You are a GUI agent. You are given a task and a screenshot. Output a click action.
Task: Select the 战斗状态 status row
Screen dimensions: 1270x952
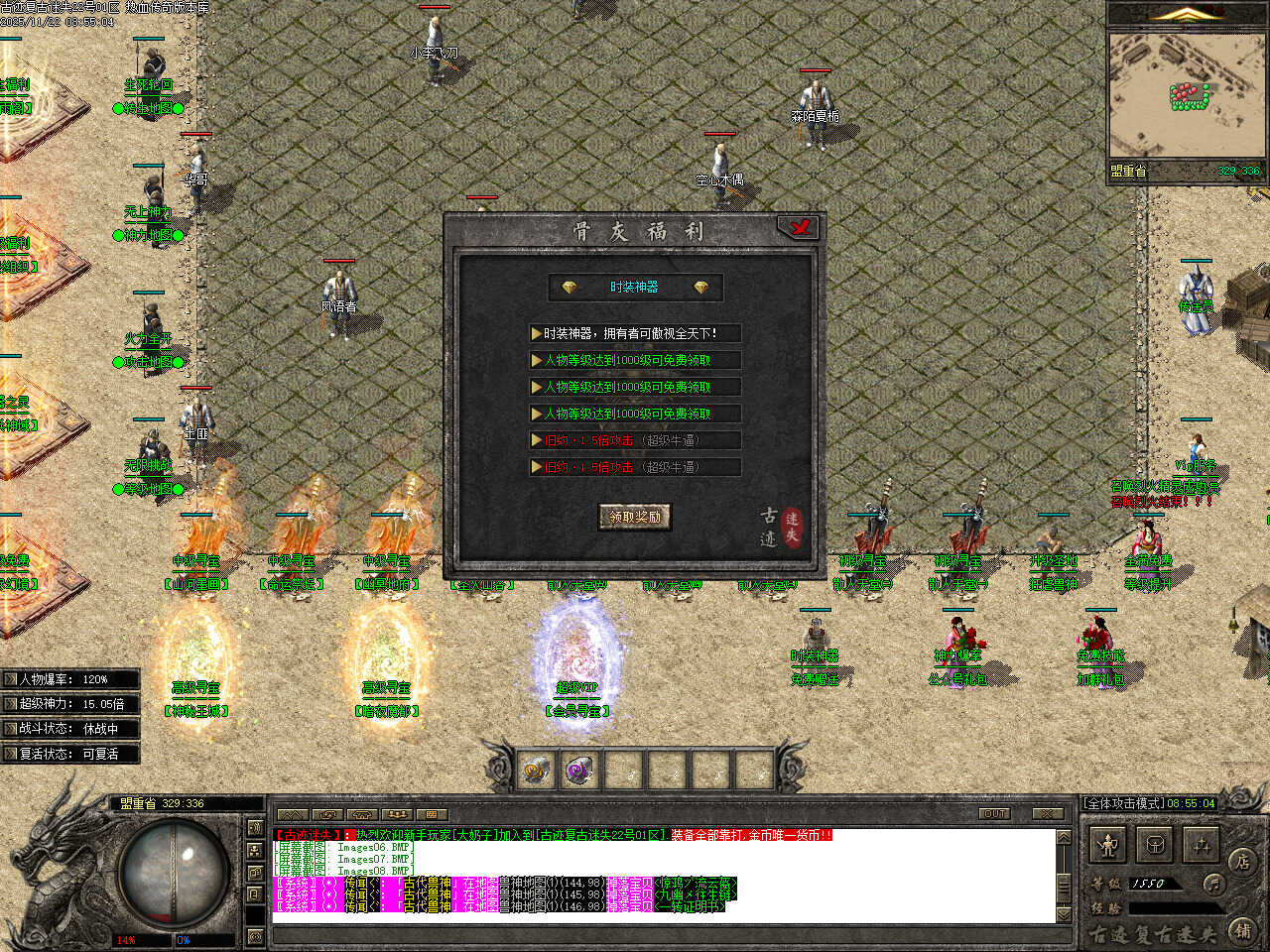pyautogui.click(x=69, y=729)
